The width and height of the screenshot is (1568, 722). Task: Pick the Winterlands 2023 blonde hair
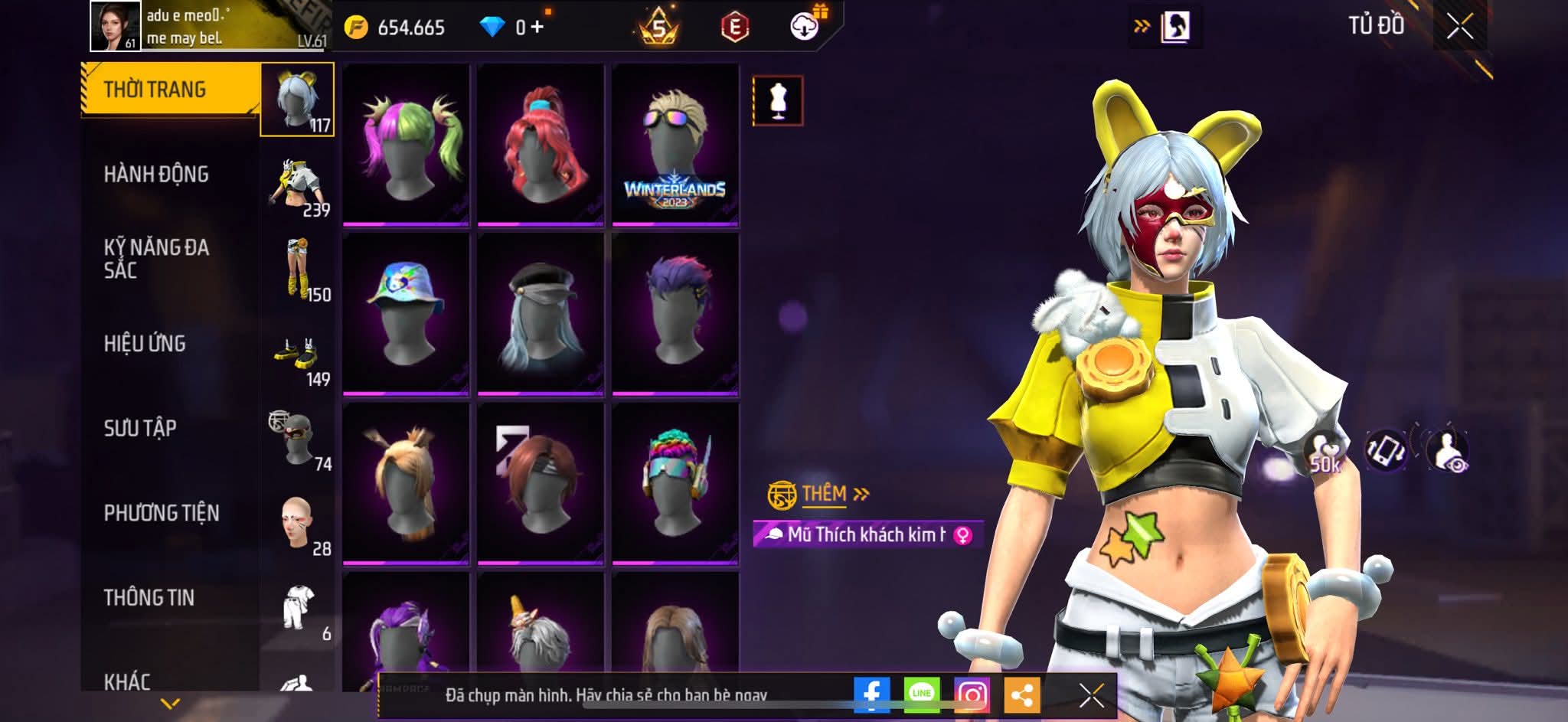675,144
